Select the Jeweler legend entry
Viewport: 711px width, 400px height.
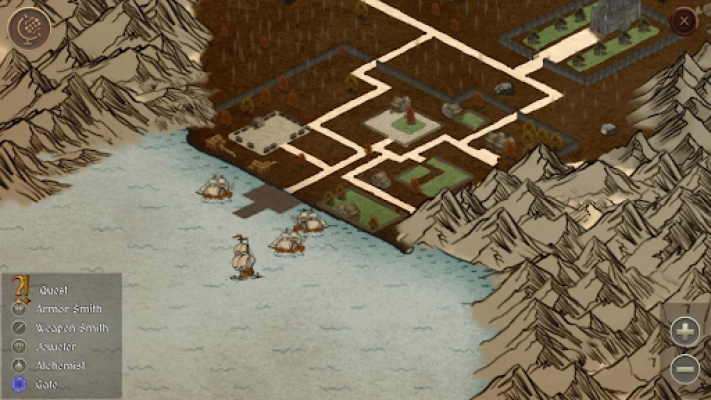coord(56,346)
